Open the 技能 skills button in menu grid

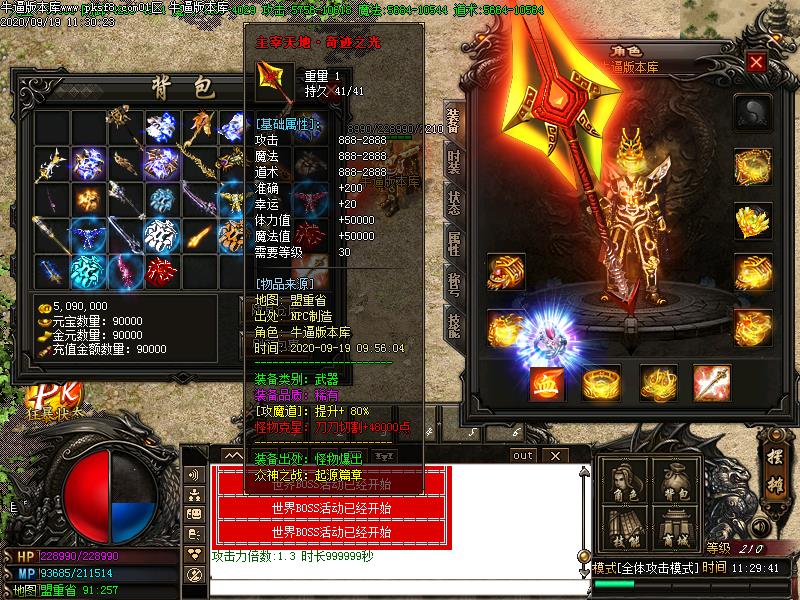[x=624, y=527]
